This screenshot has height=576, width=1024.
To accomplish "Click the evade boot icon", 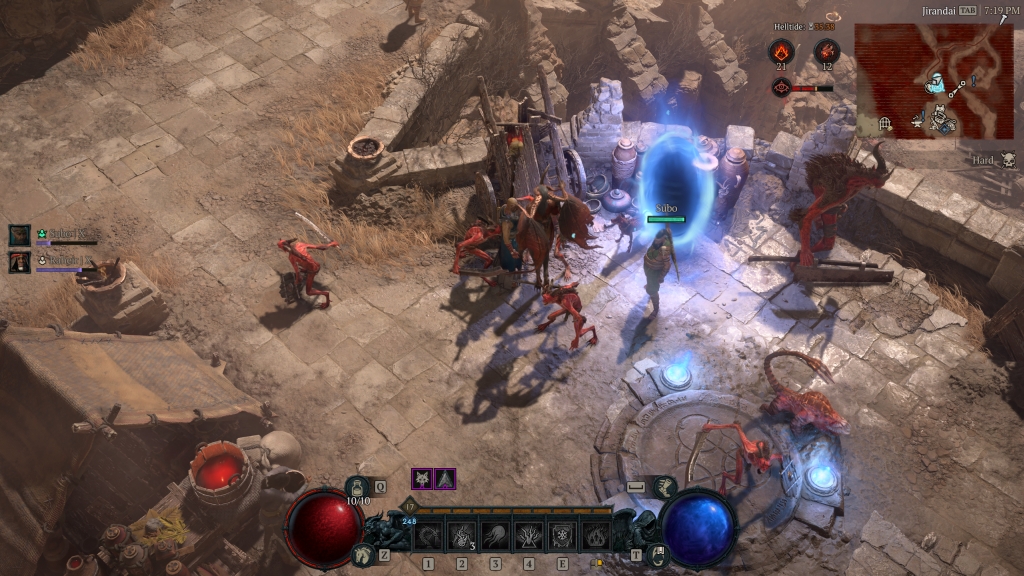I will click(x=663, y=487).
